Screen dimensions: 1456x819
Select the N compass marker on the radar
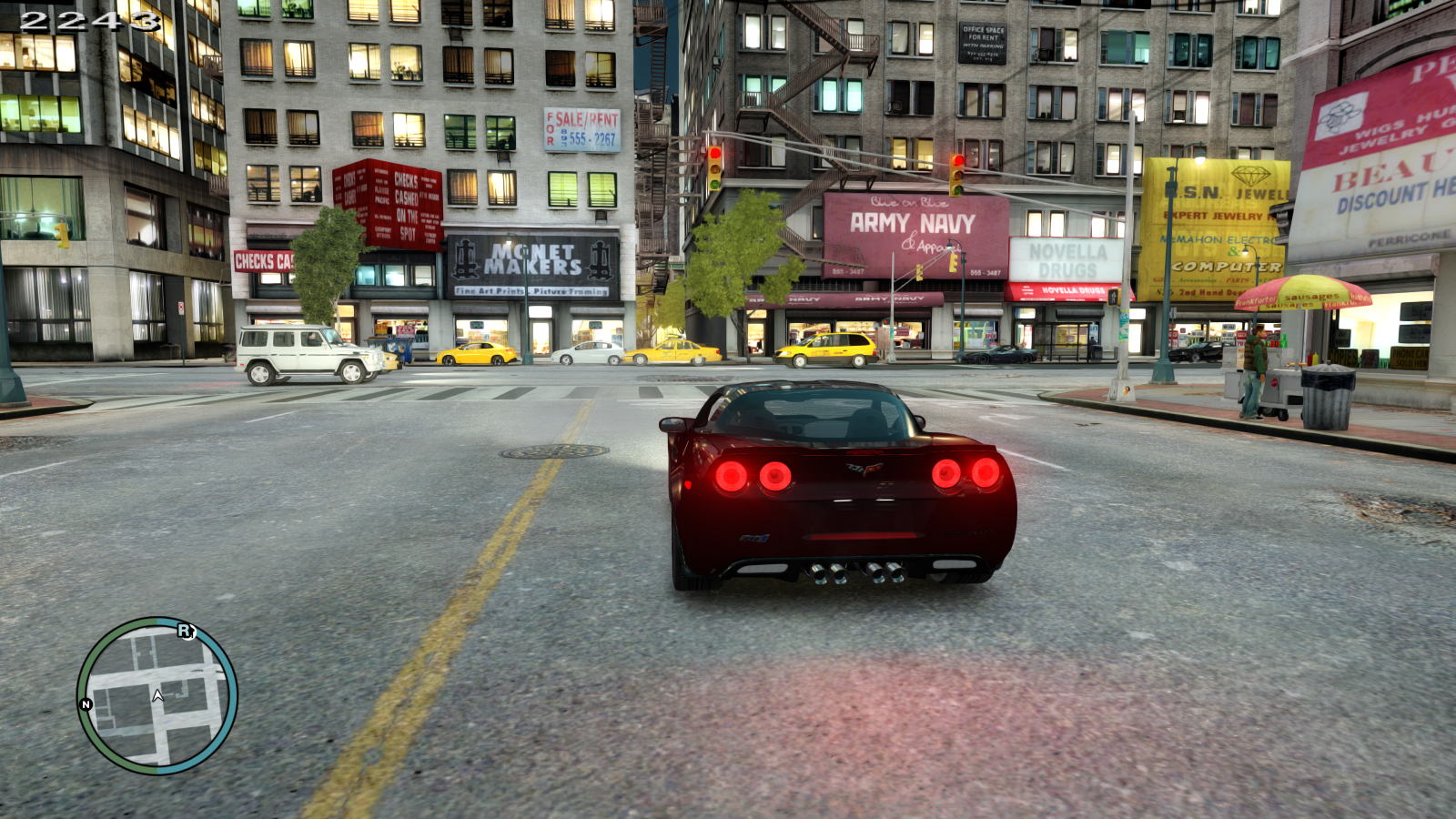point(85,703)
